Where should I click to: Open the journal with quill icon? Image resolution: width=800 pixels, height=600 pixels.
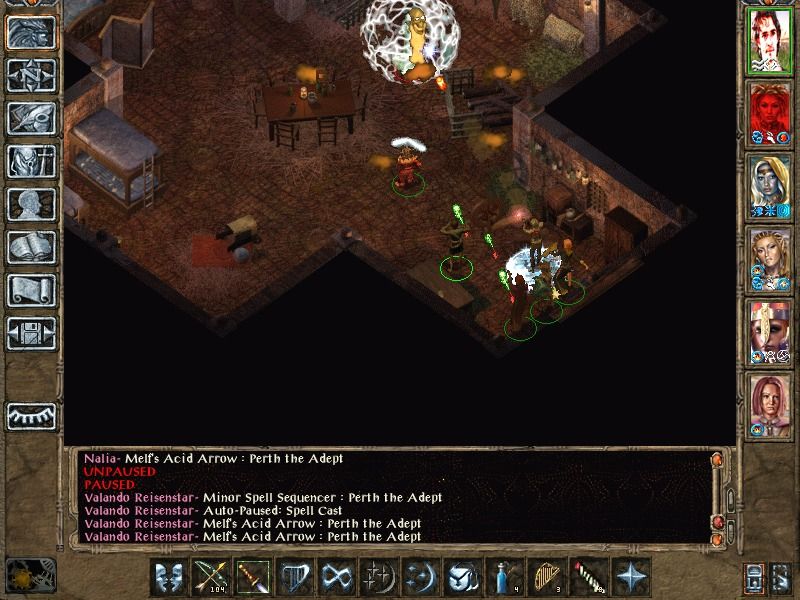(31, 118)
